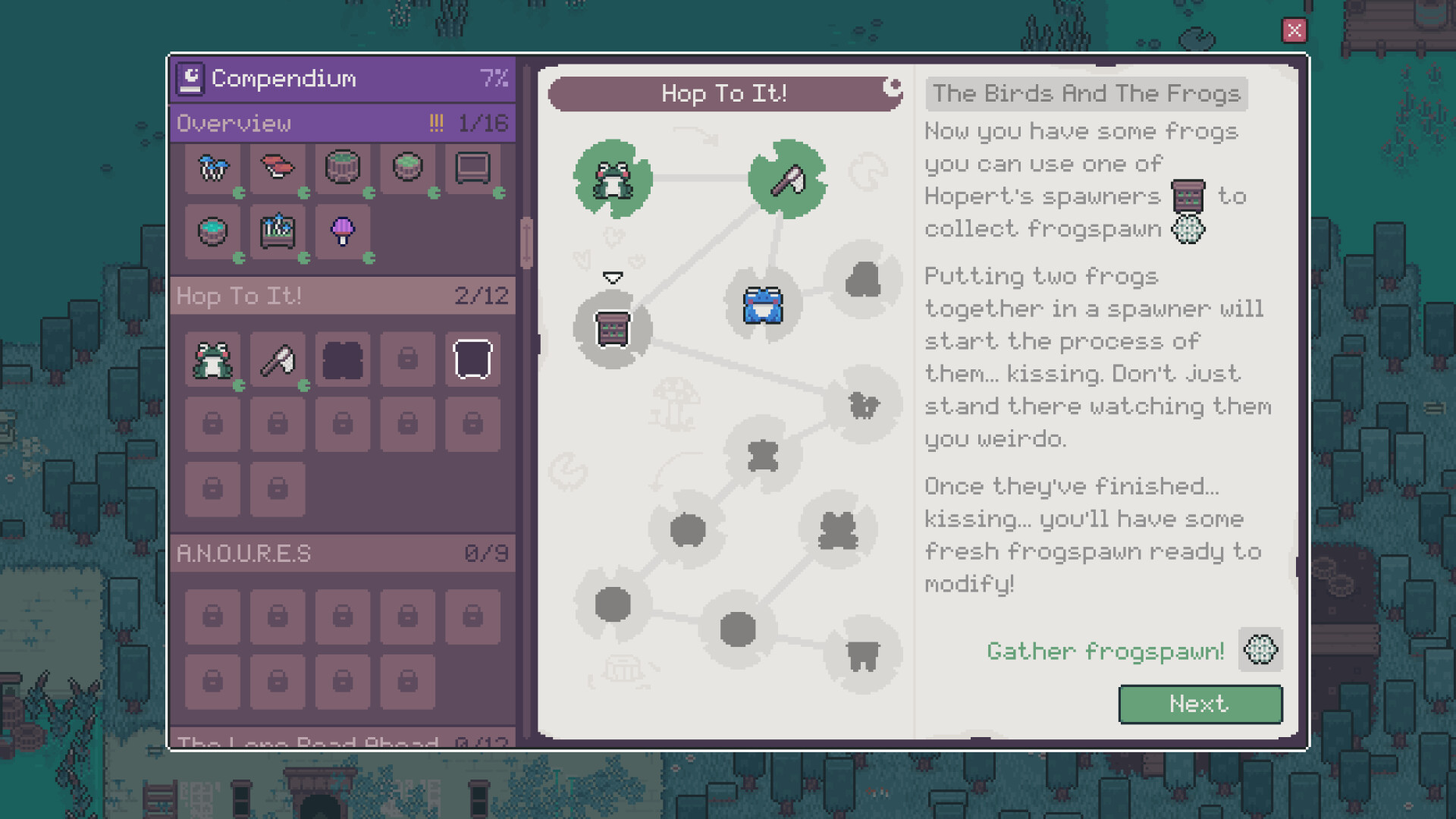Click the frog node on the skill tree

pos(613,180)
